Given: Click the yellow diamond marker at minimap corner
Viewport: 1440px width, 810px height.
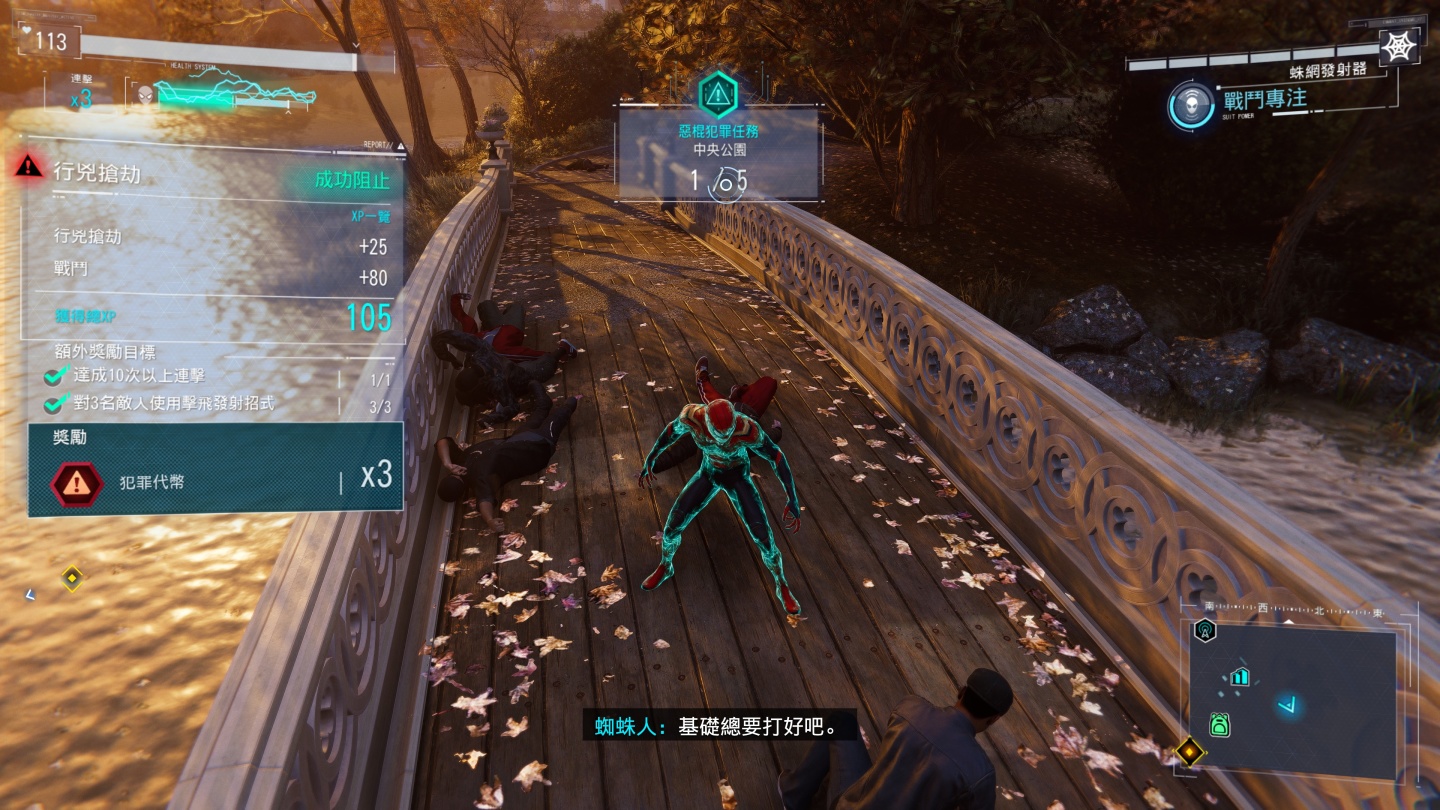Looking at the screenshot, I should 1188,750.
